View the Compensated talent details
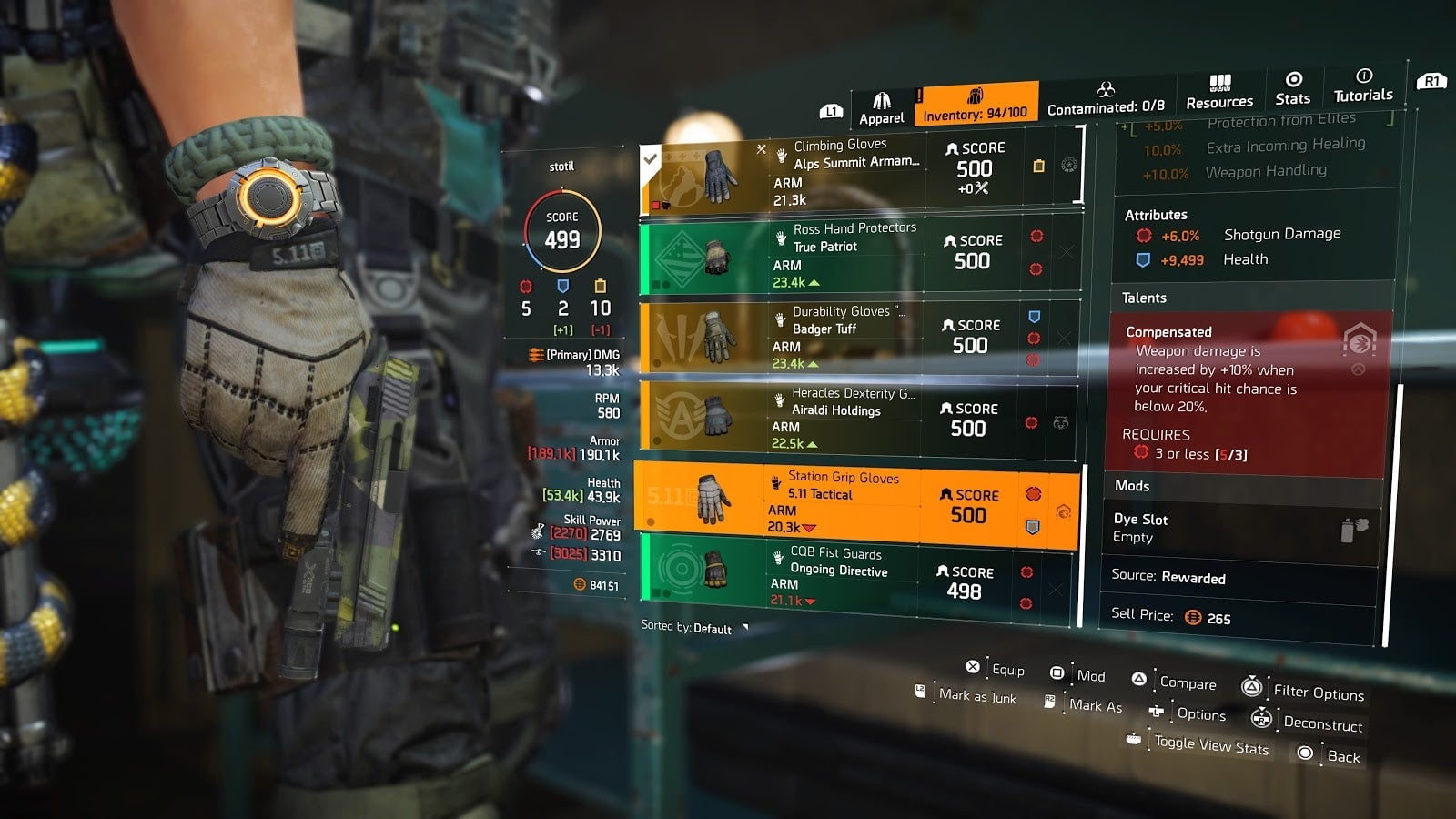This screenshot has width=1456, height=819. pyautogui.click(x=1249, y=393)
